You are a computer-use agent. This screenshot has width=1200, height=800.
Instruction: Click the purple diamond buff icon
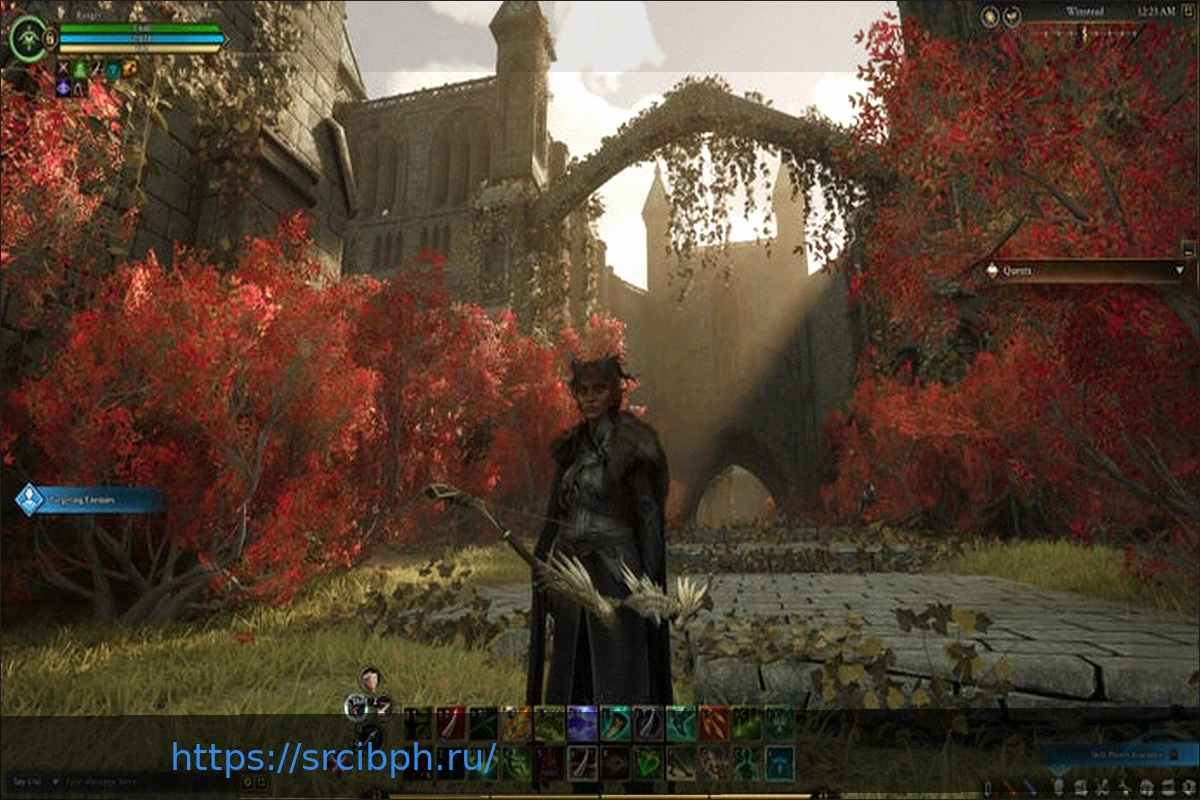(x=64, y=88)
